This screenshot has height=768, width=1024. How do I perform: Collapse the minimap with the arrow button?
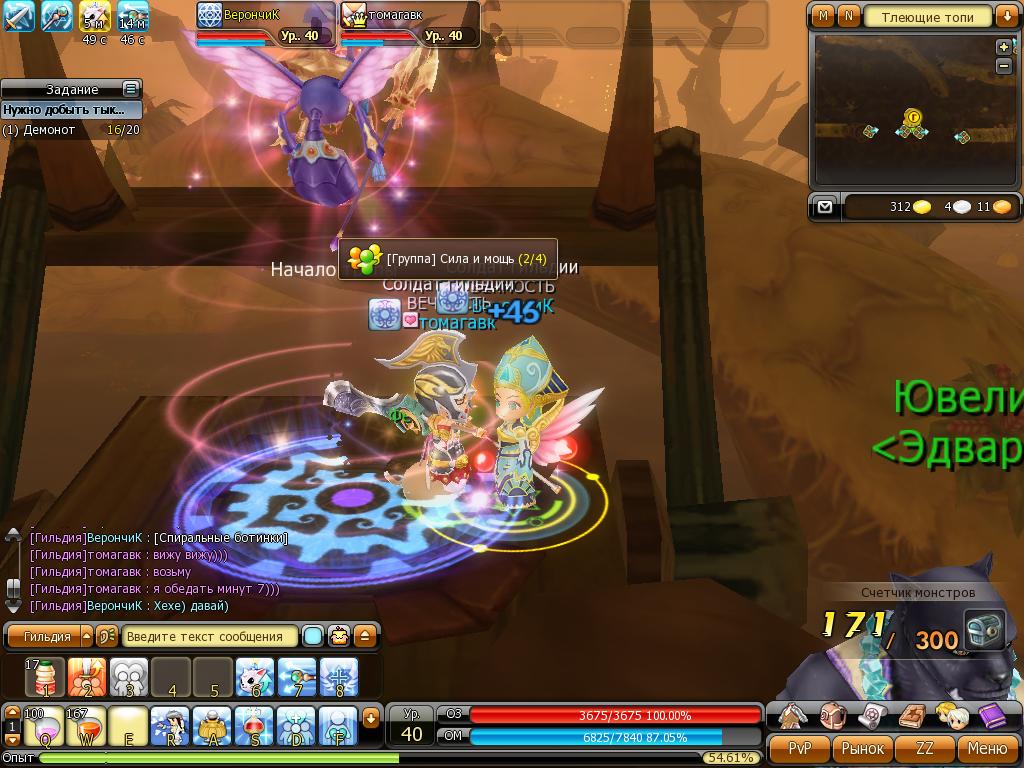tap(1006, 16)
